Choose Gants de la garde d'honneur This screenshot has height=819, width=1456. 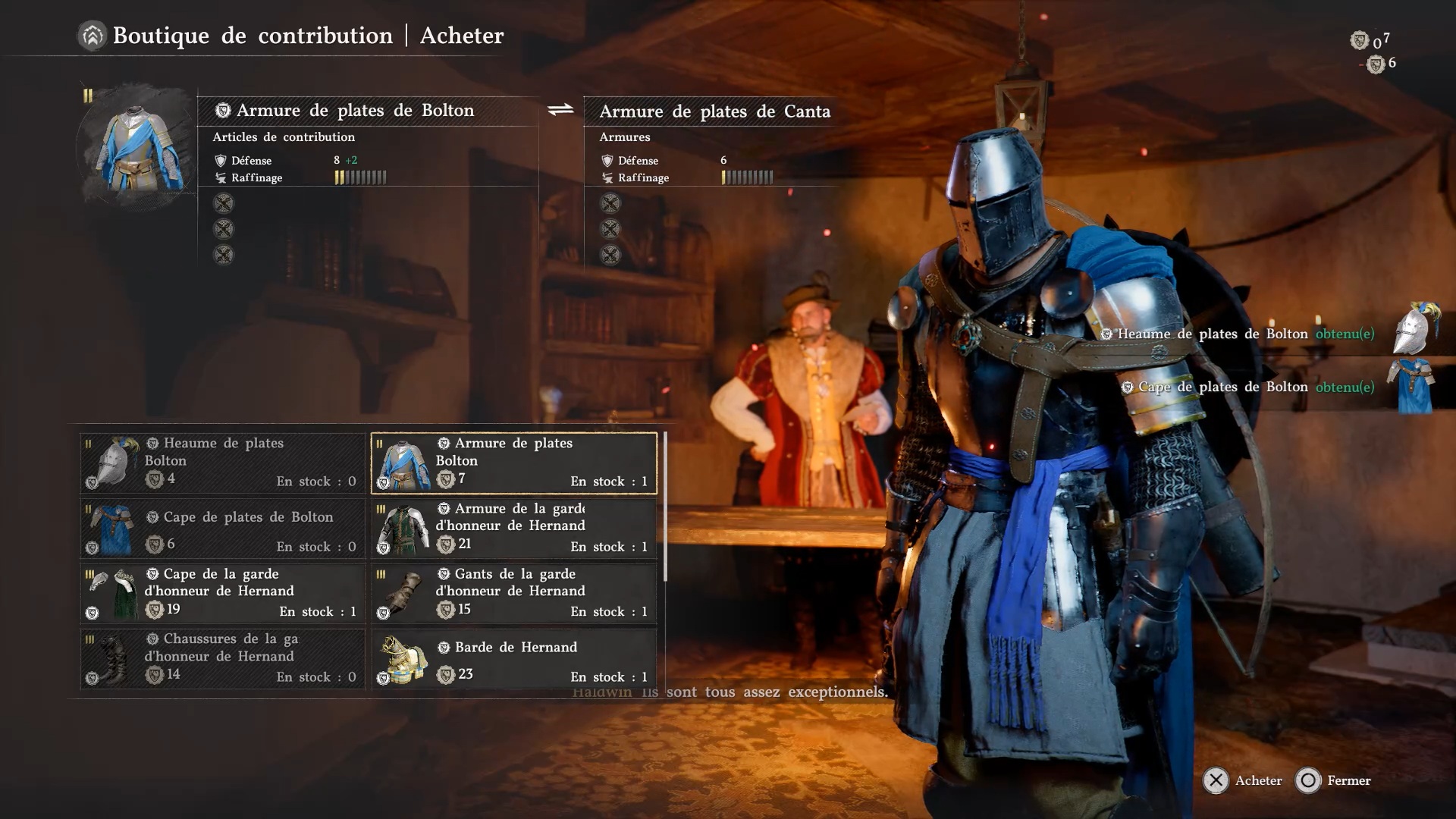[513, 593]
